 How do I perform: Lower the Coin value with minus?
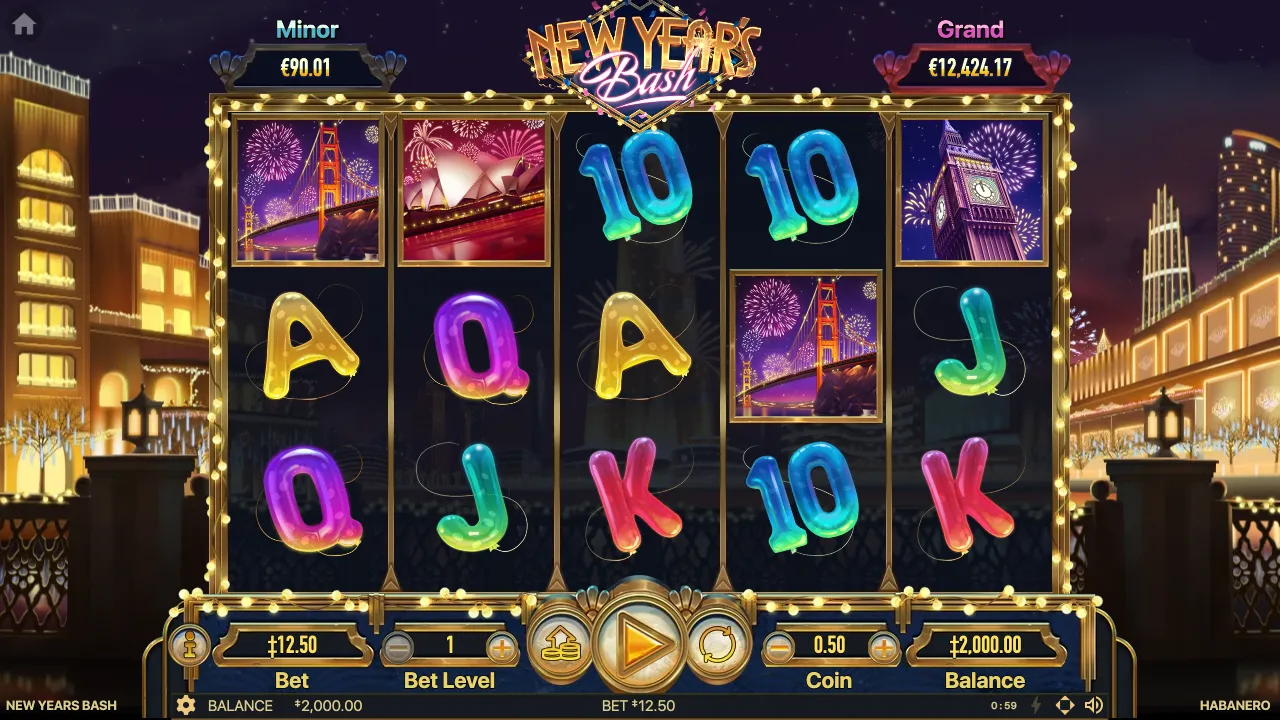pos(778,648)
